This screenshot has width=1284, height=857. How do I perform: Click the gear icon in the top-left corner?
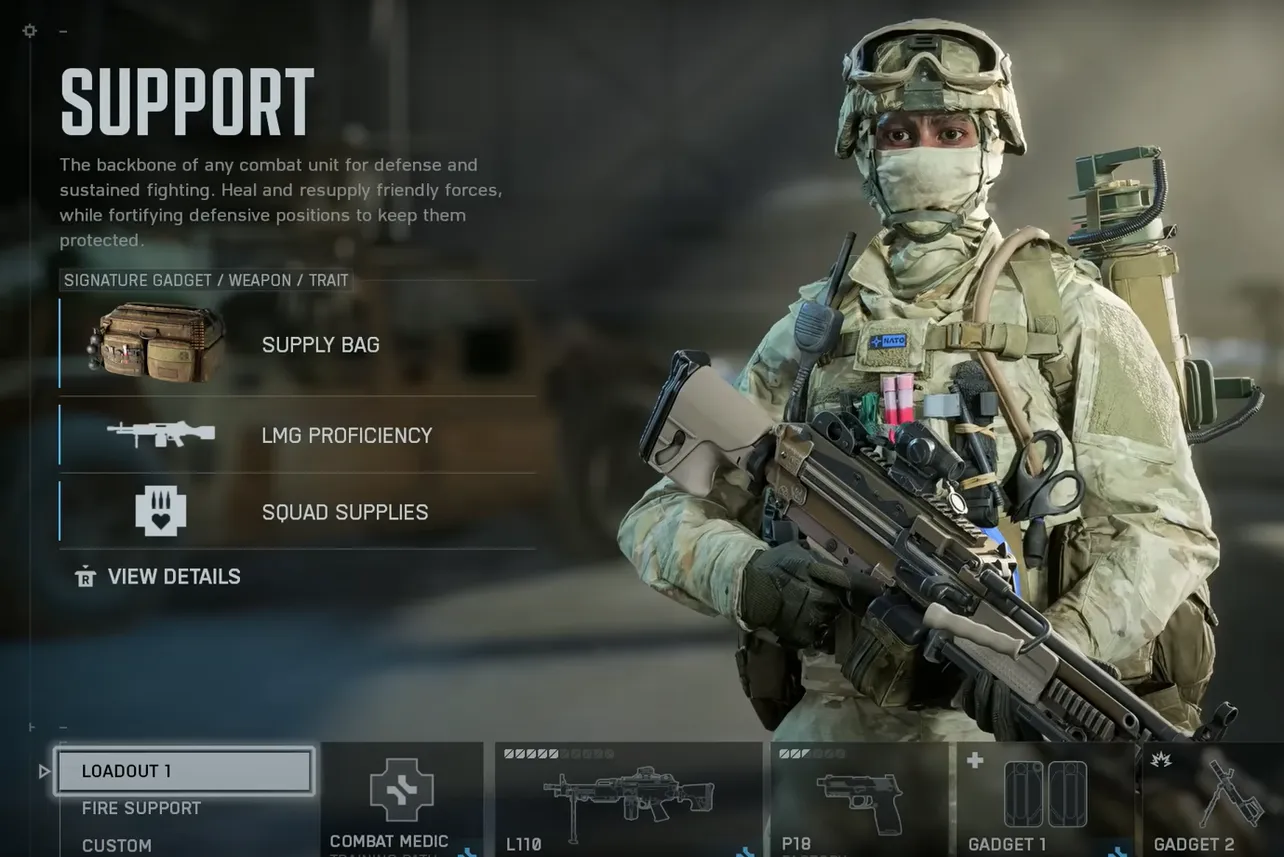28,30
